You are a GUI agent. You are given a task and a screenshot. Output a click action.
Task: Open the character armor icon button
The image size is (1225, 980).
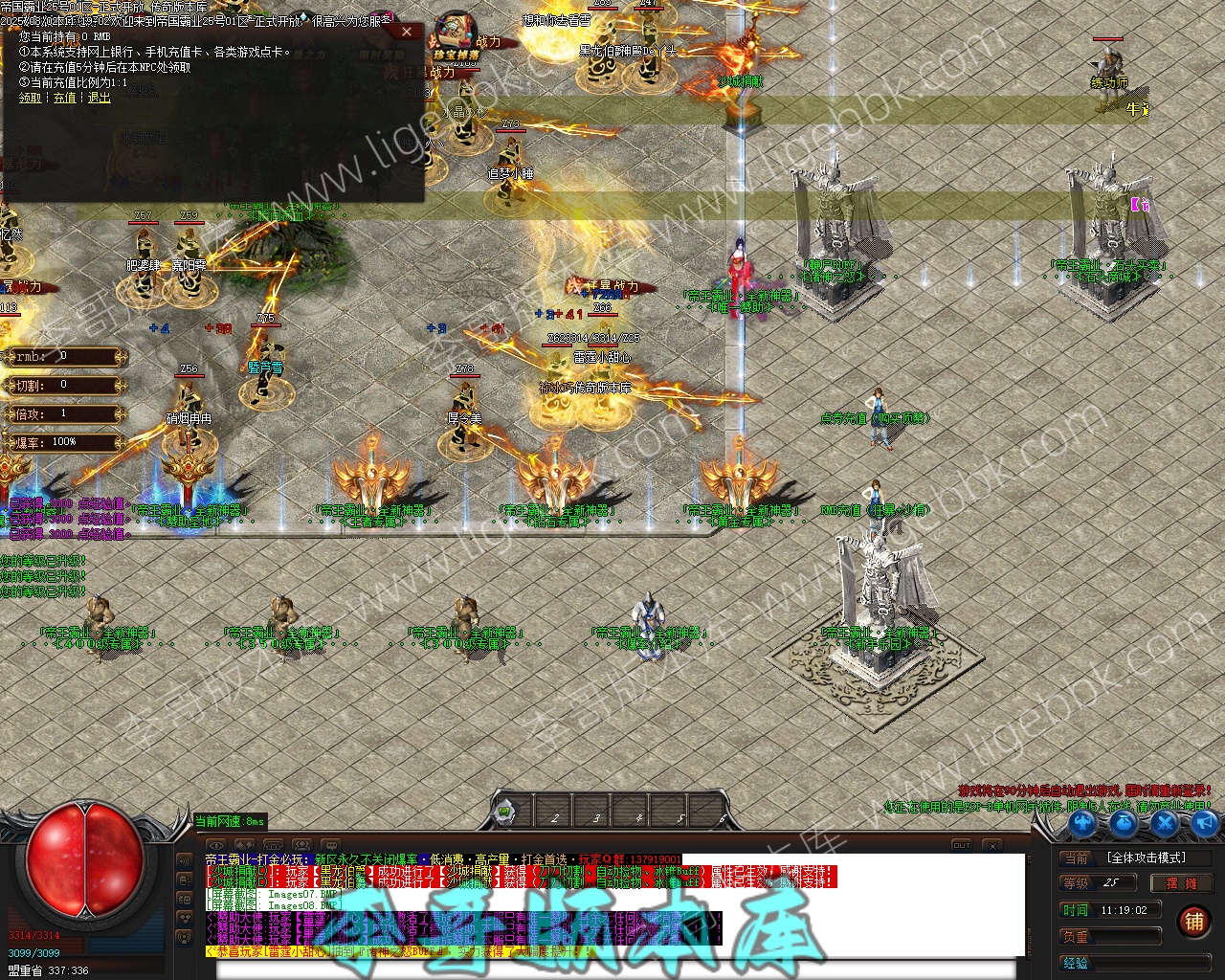(1081, 823)
